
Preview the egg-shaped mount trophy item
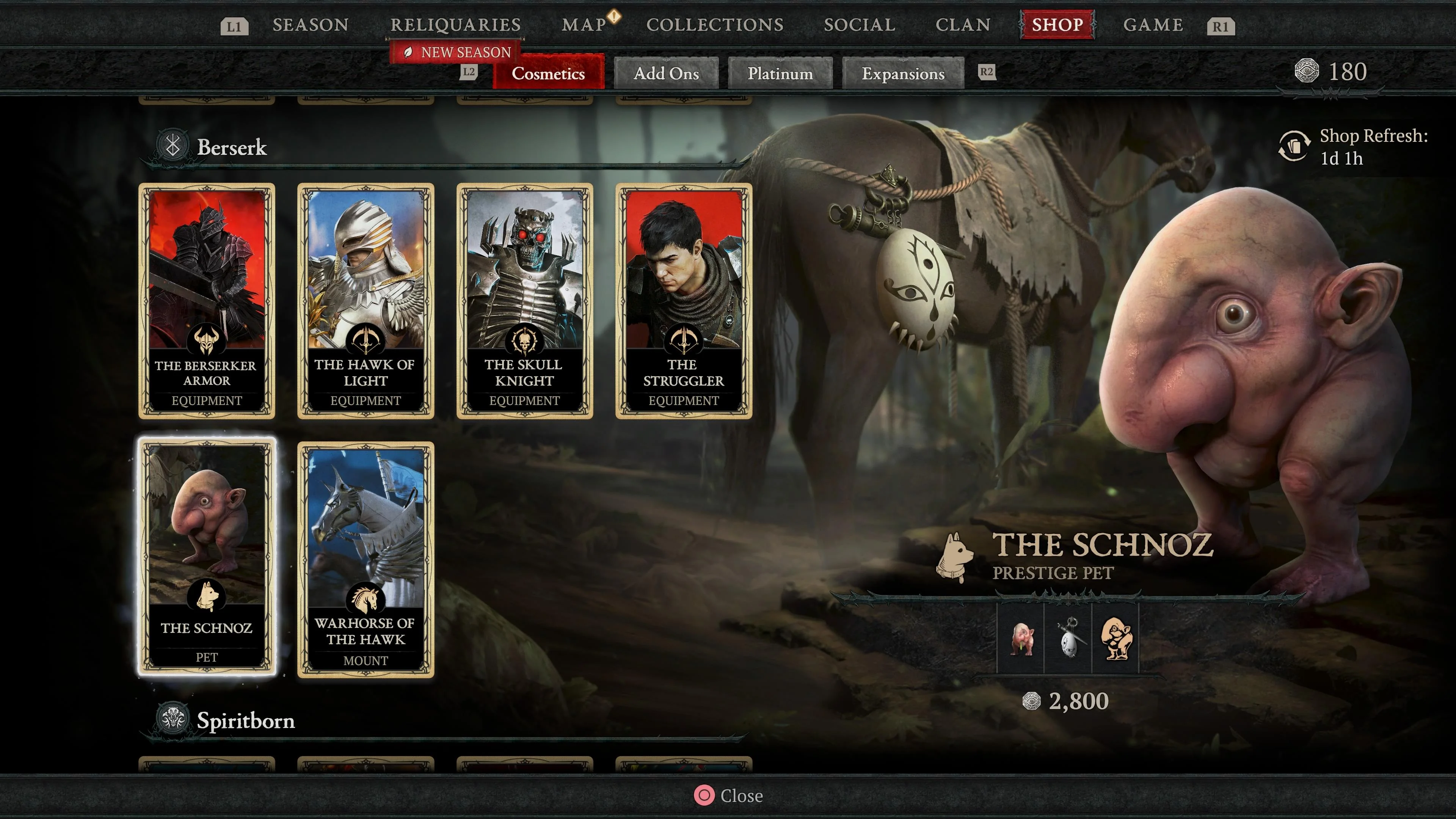(1068, 639)
